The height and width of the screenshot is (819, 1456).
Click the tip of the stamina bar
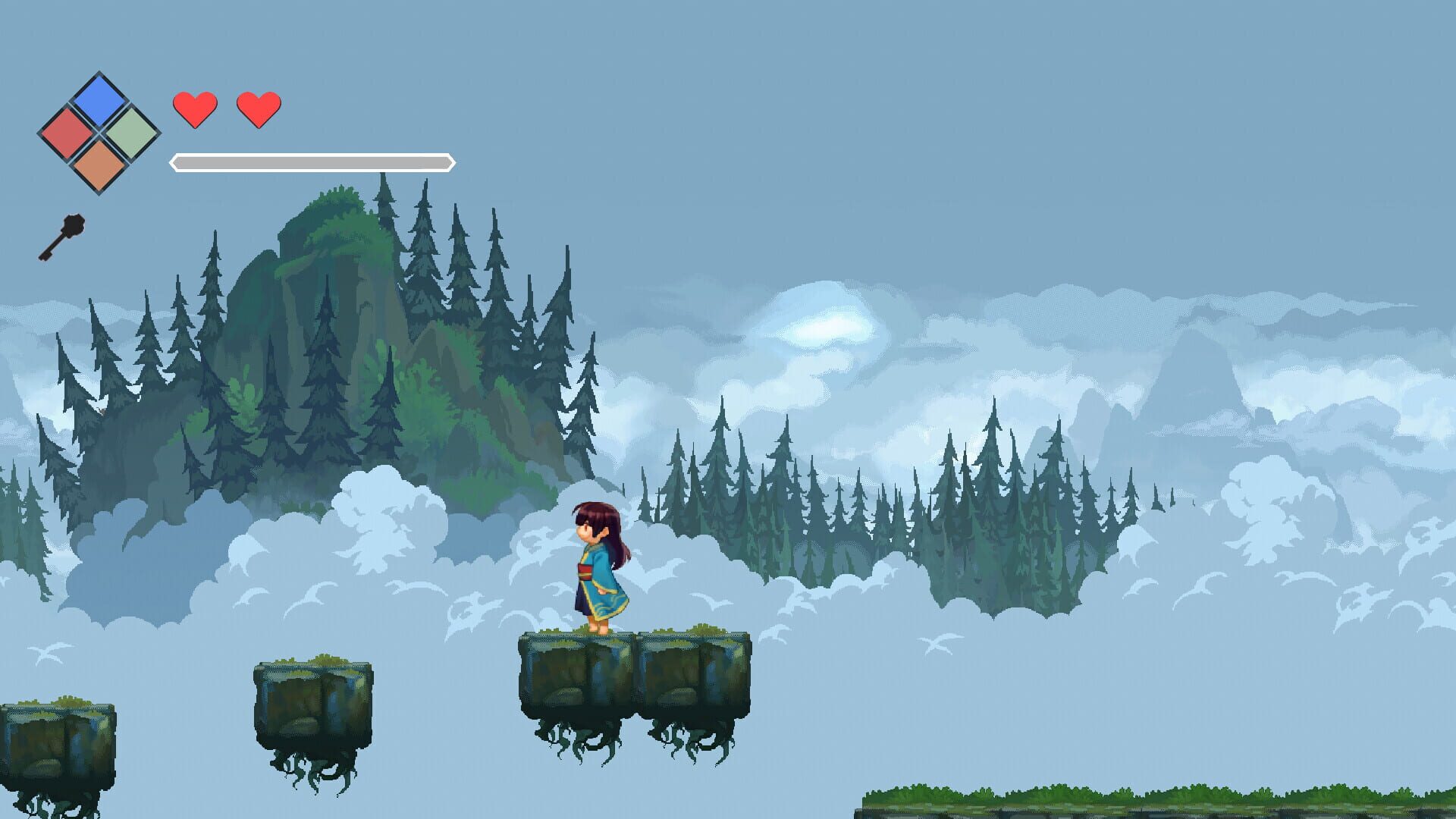451,162
